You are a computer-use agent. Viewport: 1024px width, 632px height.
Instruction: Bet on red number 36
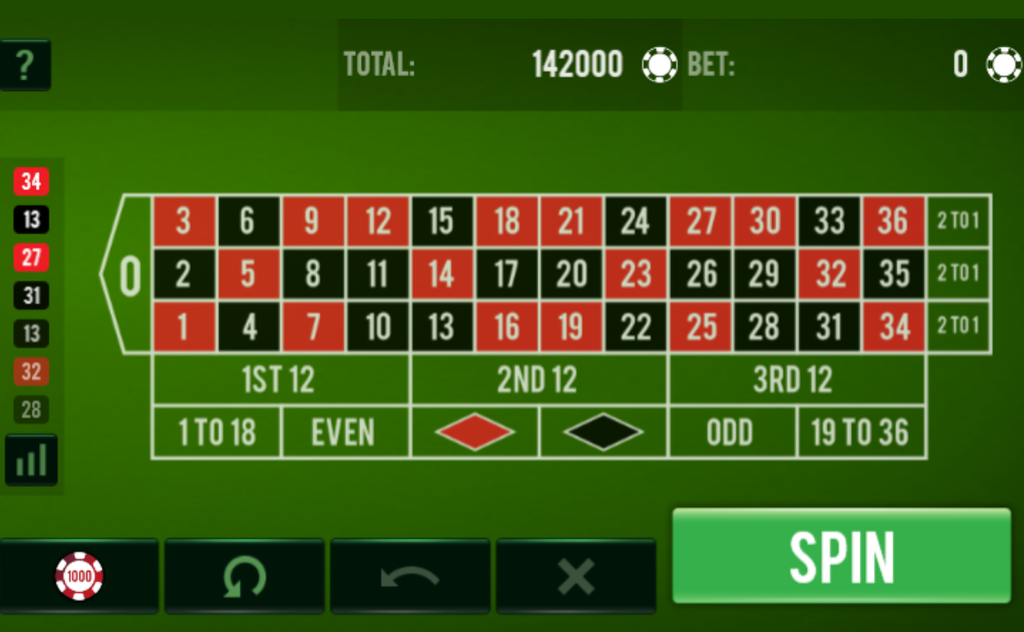pyautogui.click(x=893, y=221)
